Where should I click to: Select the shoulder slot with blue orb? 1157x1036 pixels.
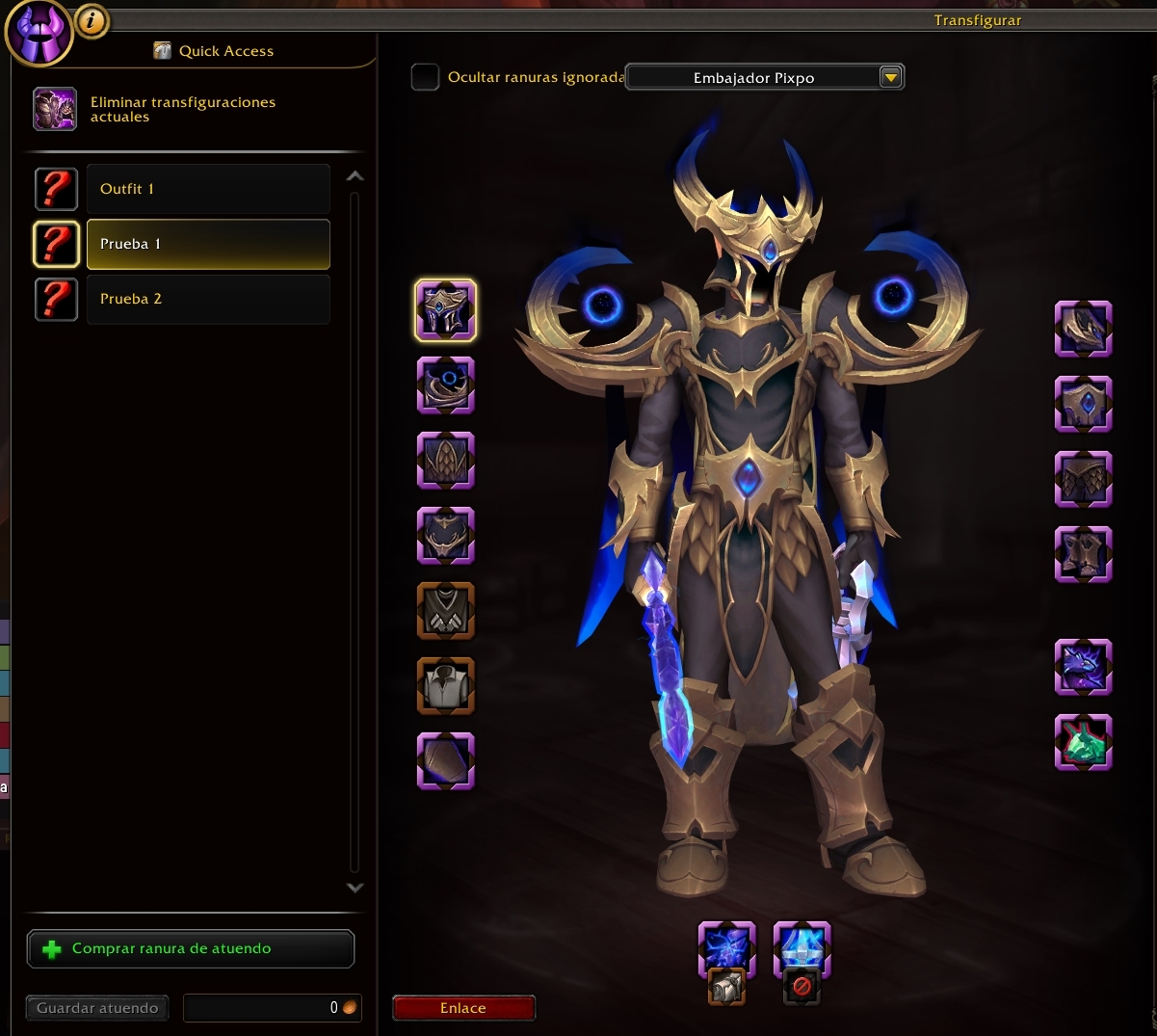point(445,385)
